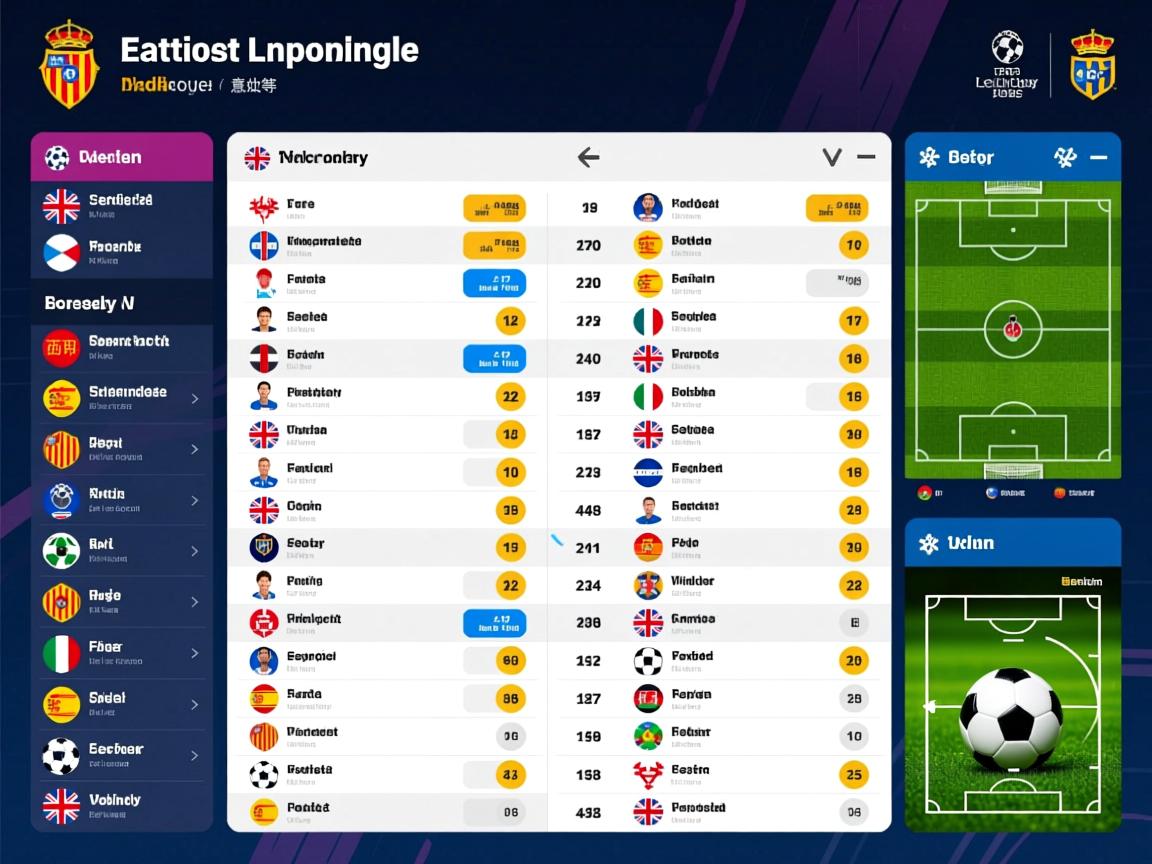Choose the Nıttin blue badge entry
1152x864 pixels.
tap(122, 500)
